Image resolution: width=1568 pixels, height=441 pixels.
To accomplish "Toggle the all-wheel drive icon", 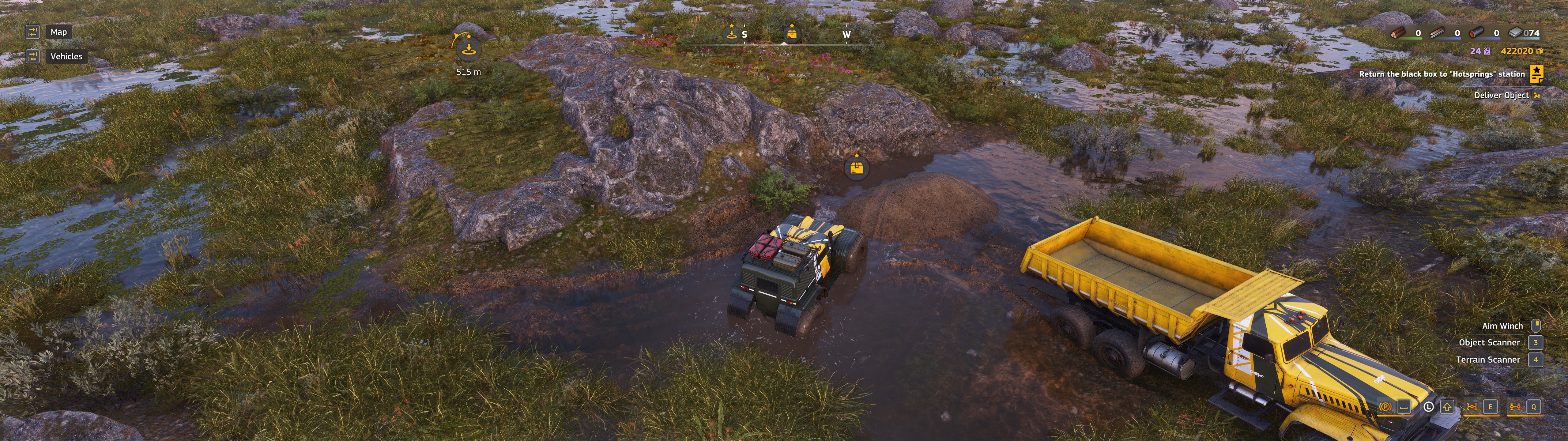I will (1515, 407).
